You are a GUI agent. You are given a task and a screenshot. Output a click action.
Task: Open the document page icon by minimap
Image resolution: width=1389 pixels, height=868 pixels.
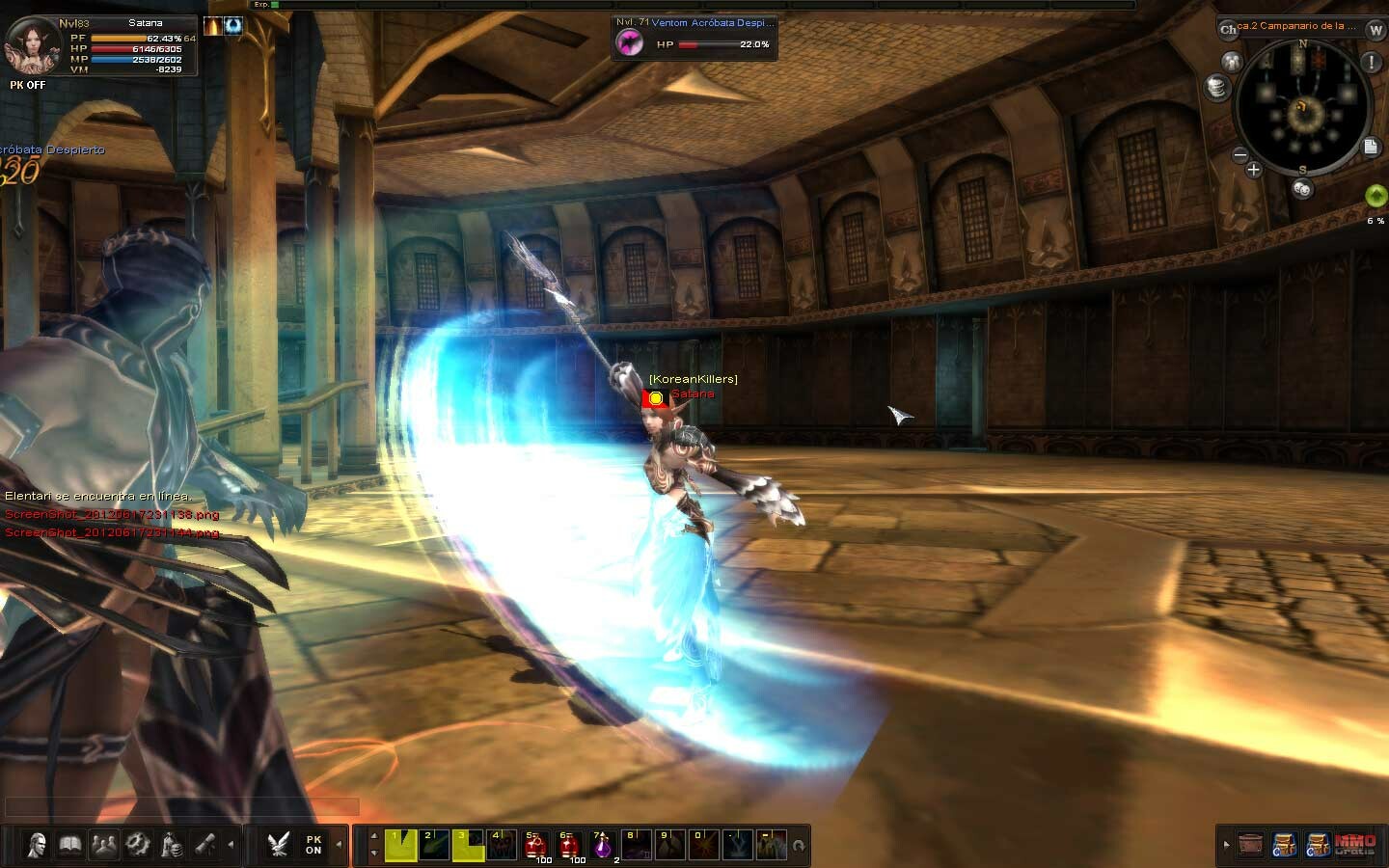tap(1371, 147)
